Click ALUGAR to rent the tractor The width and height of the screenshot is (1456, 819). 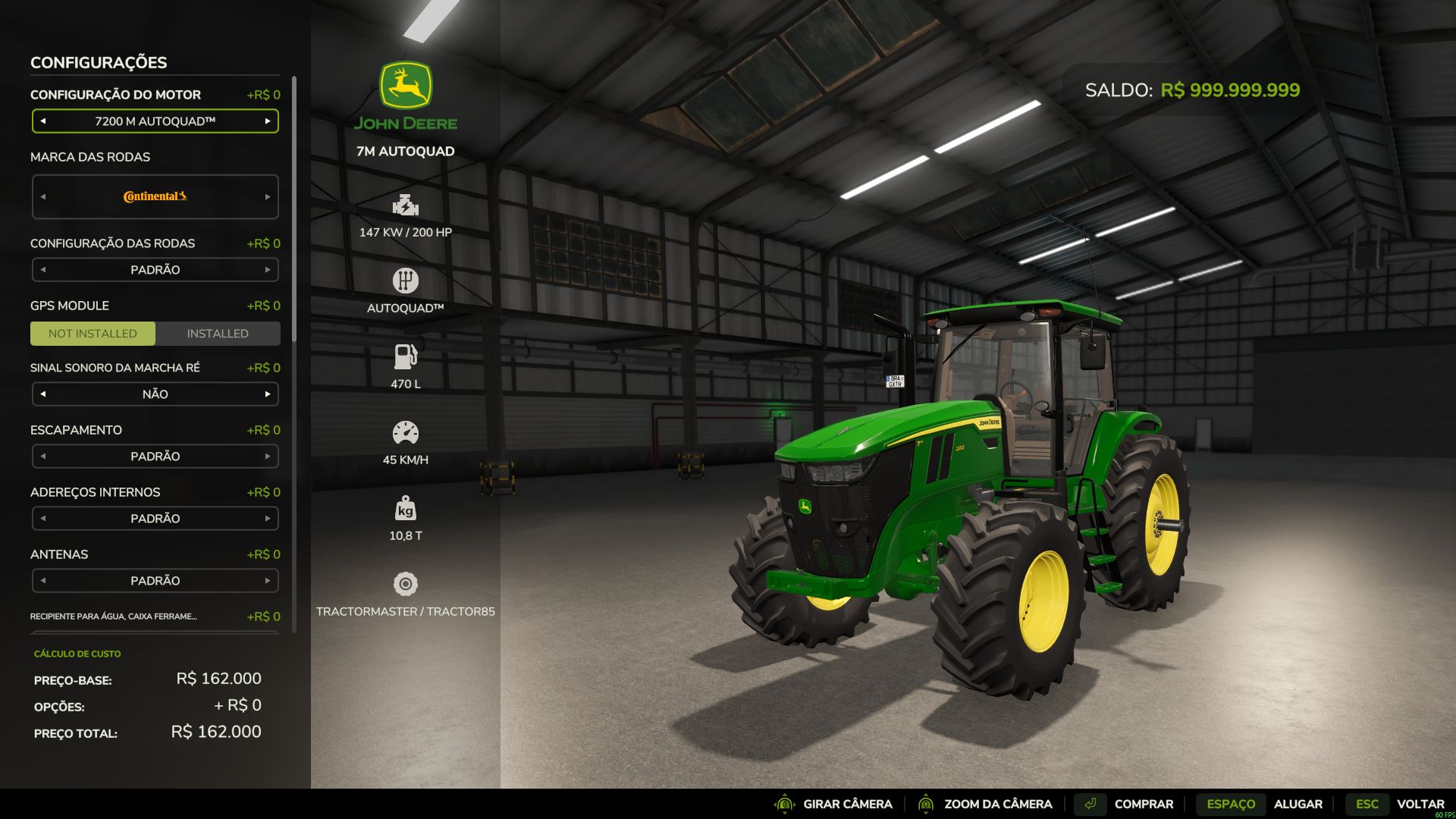tap(1298, 804)
